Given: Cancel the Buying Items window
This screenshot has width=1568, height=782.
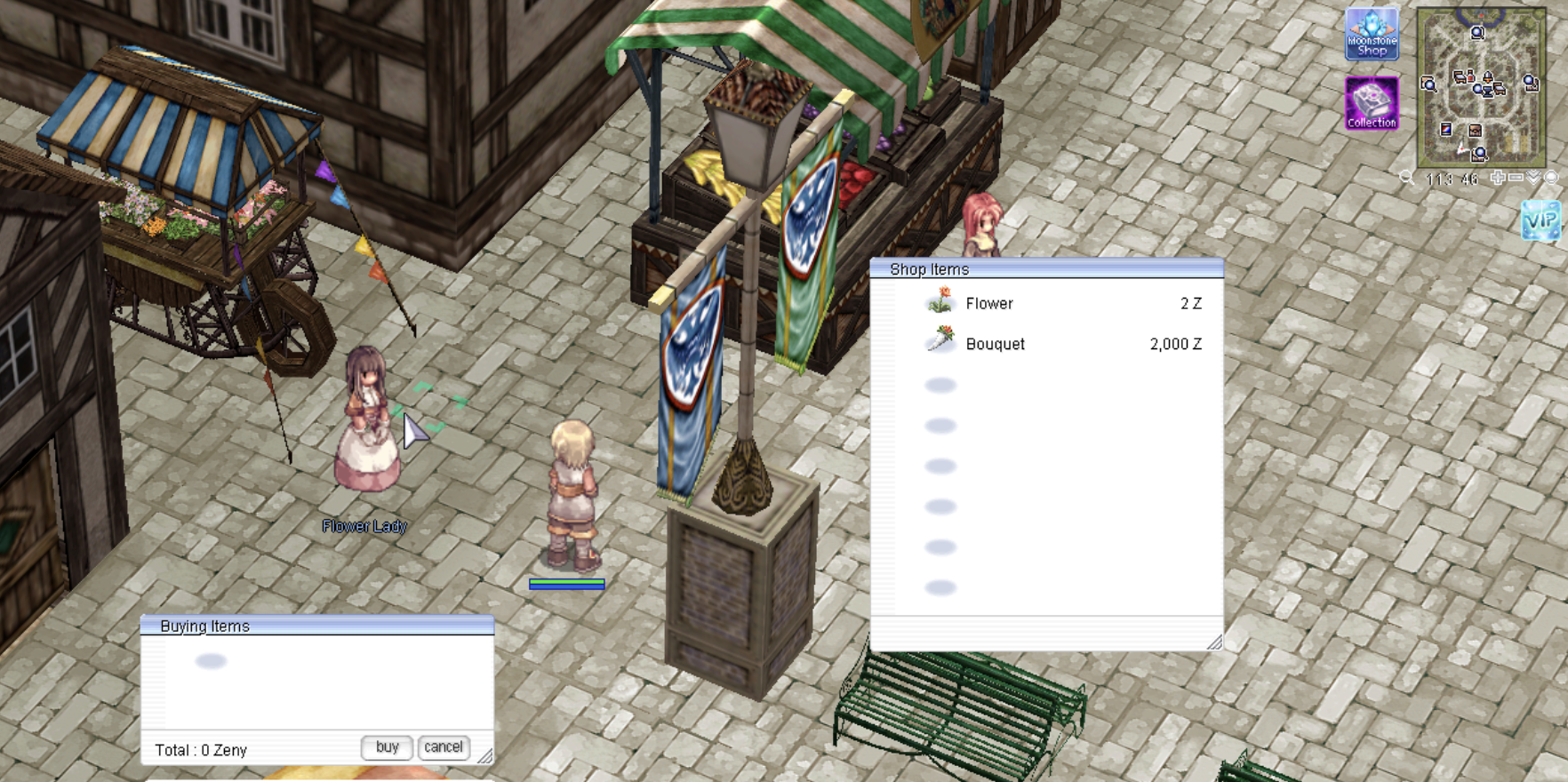Looking at the screenshot, I should (x=444, y=747).
